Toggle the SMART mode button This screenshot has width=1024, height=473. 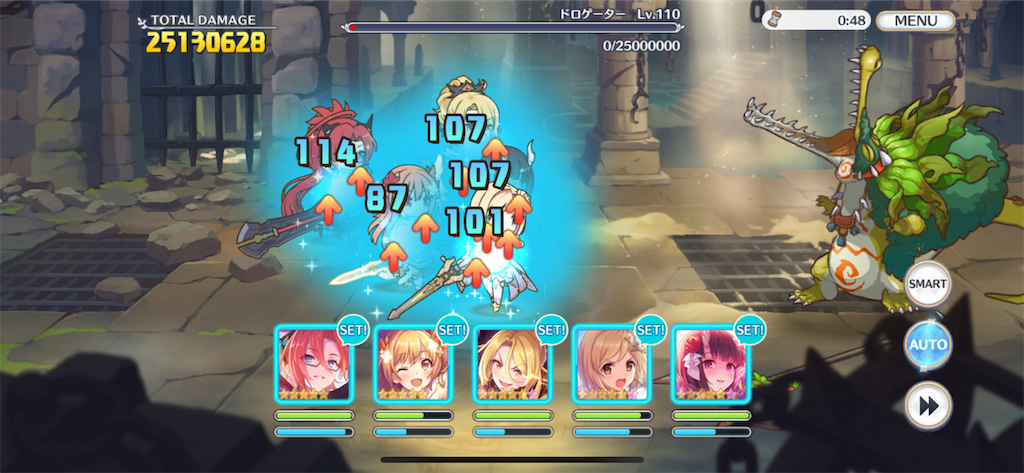pos(926,285)
